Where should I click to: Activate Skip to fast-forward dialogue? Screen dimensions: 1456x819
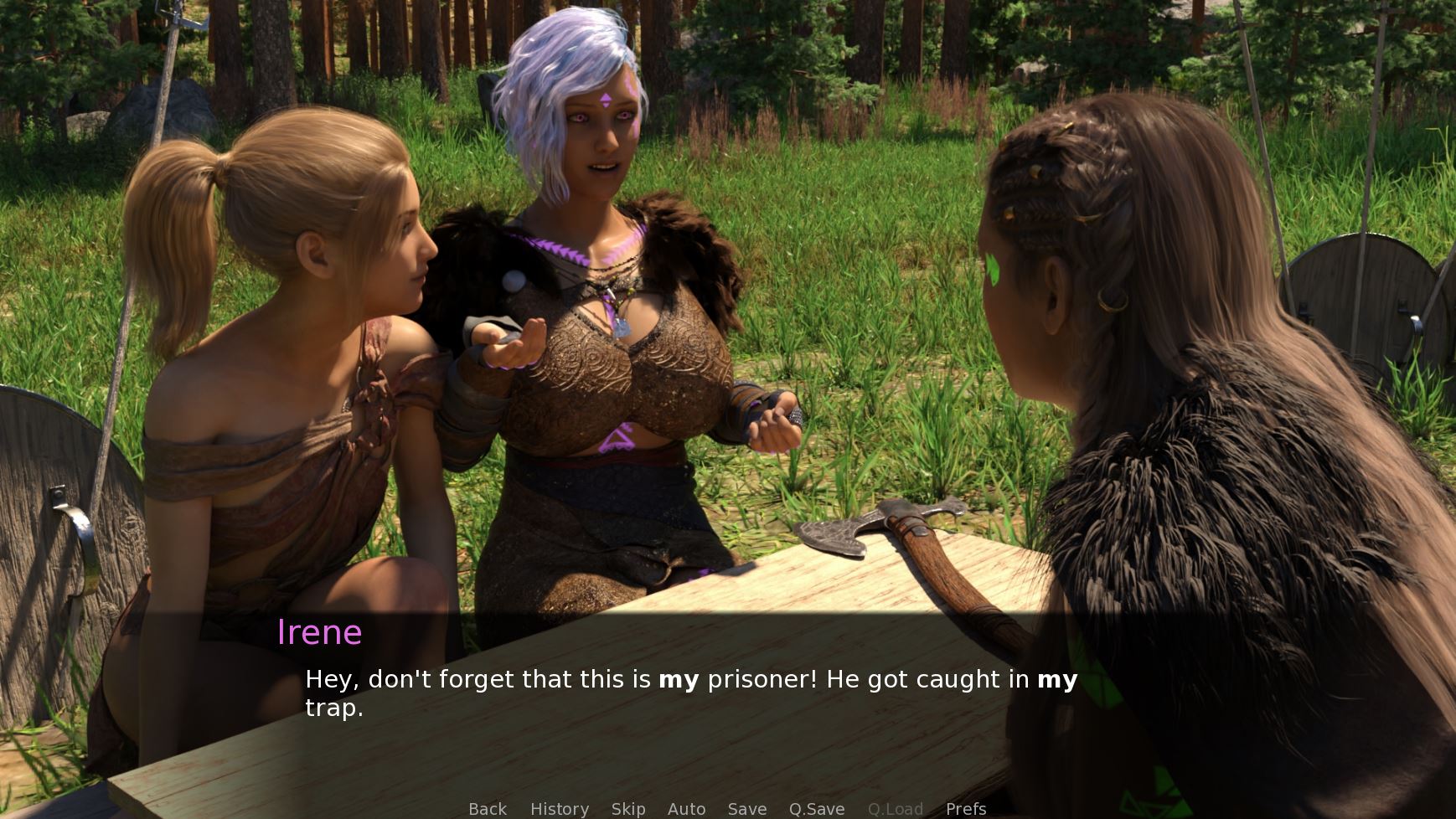coord(628,809)
